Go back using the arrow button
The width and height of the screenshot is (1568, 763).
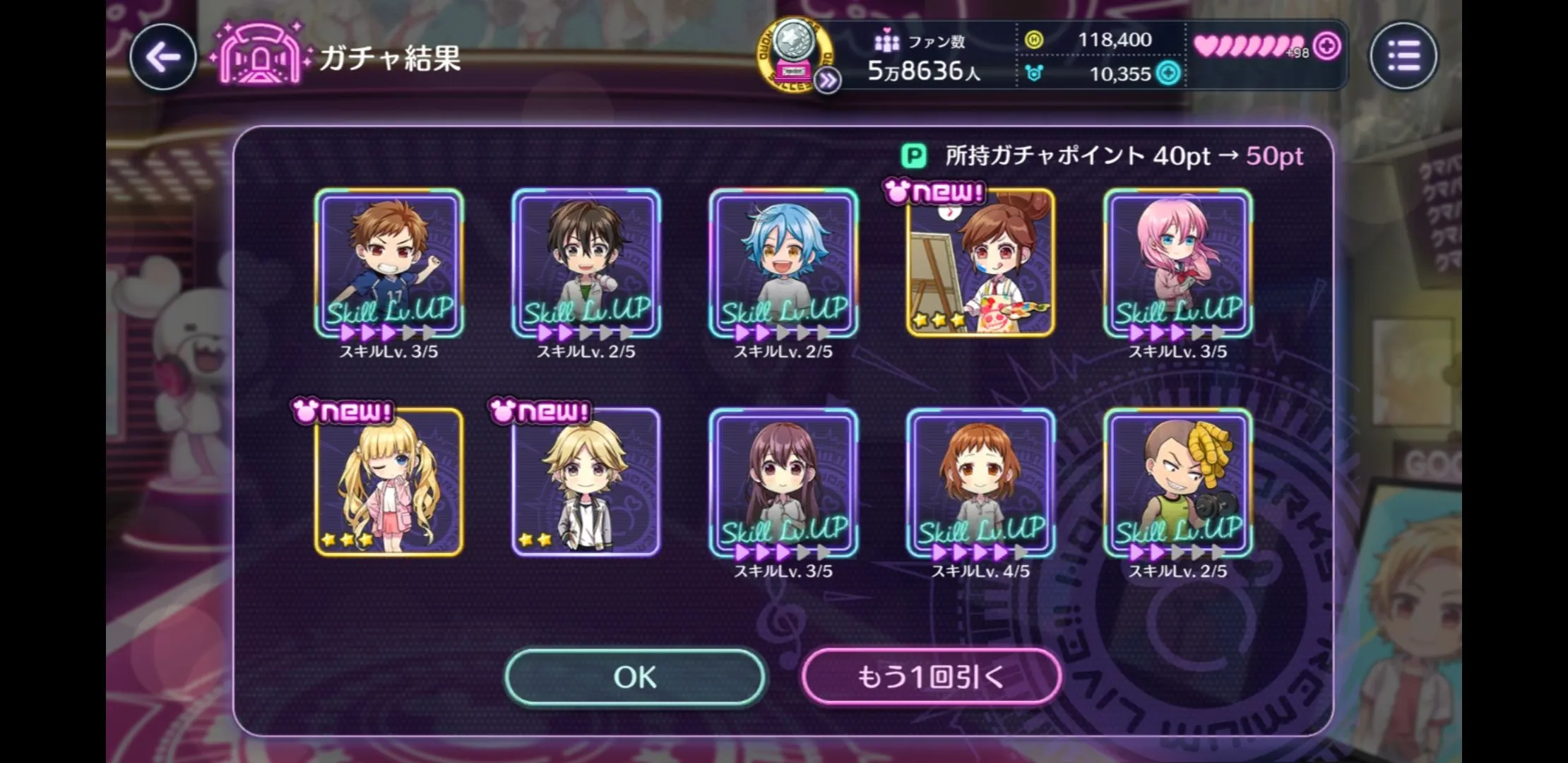[163, 57]
